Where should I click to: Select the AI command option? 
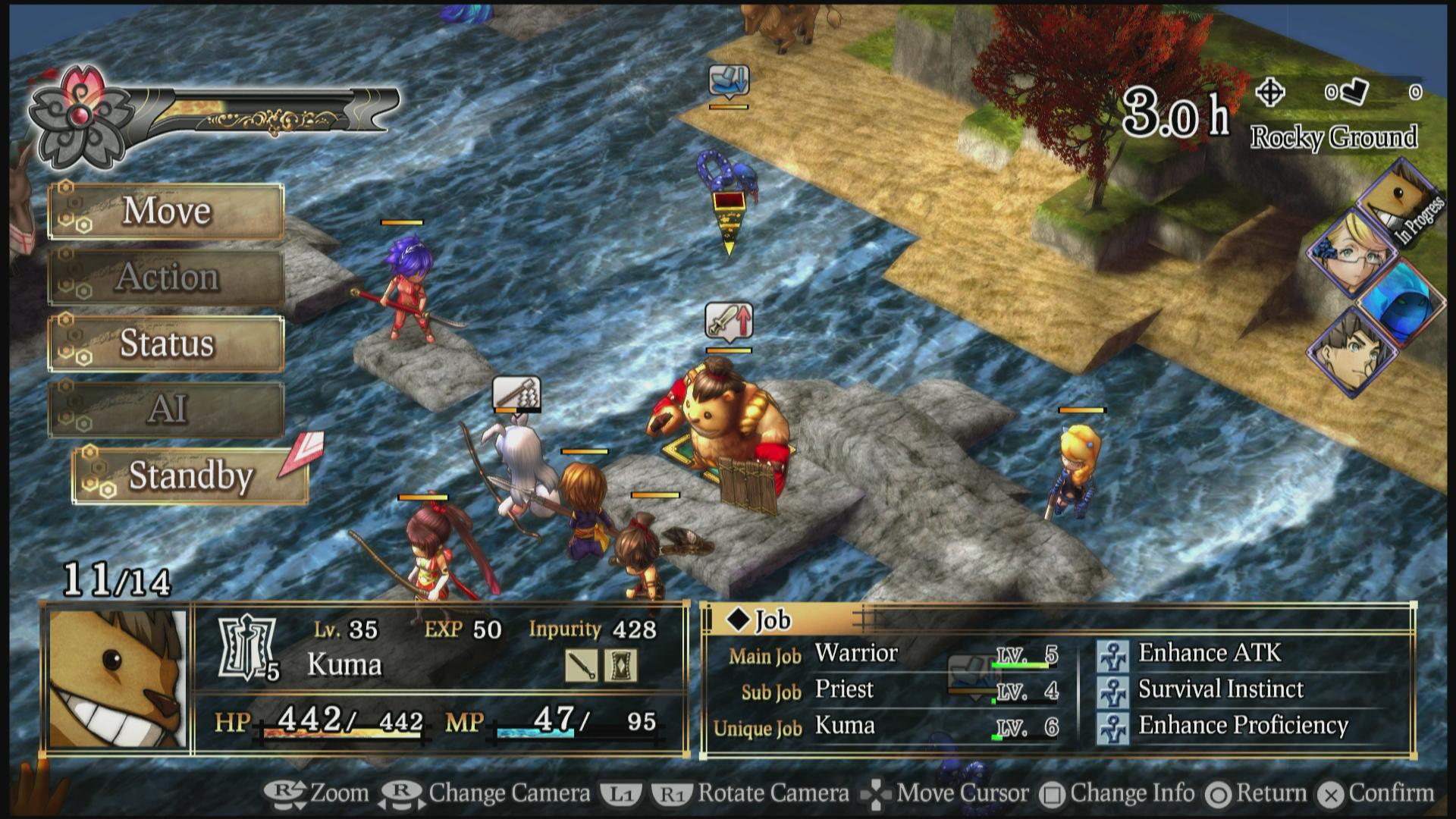coord(166,408)
